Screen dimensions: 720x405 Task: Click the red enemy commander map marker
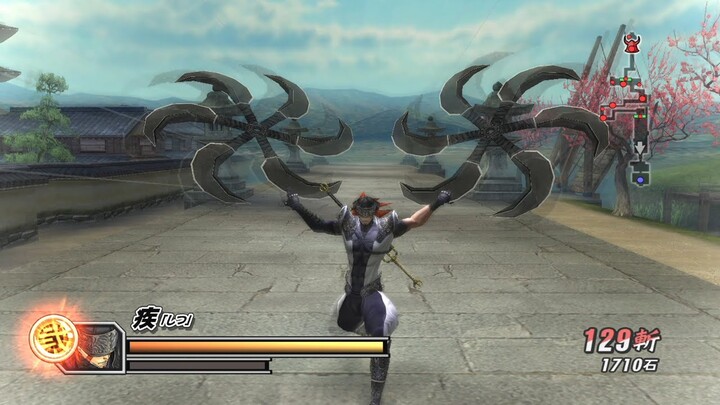pos(632,43)
